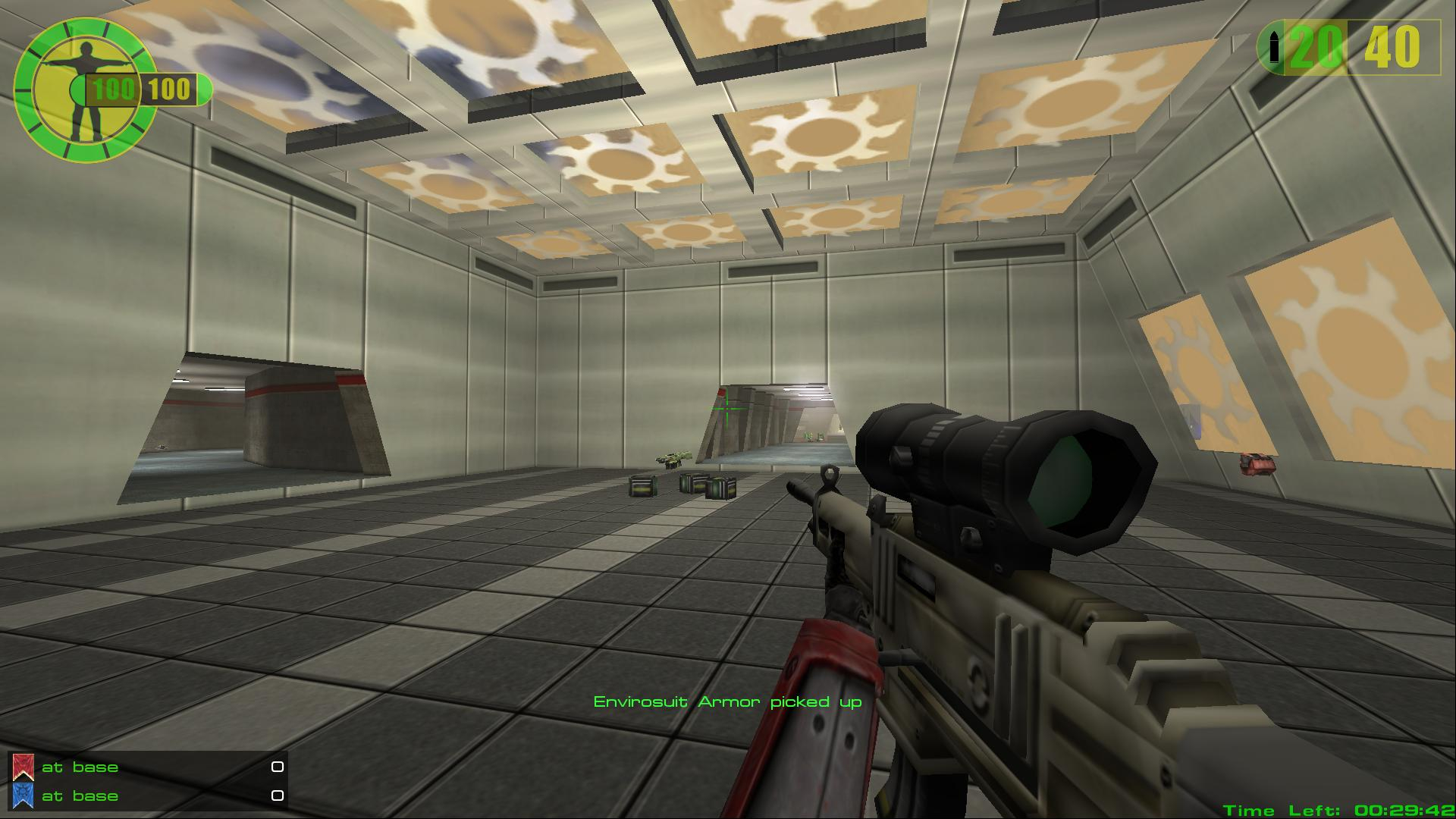1456x819 pixels.
Task: Click the bullet ammo type icon
Action: pos(1274,48)
